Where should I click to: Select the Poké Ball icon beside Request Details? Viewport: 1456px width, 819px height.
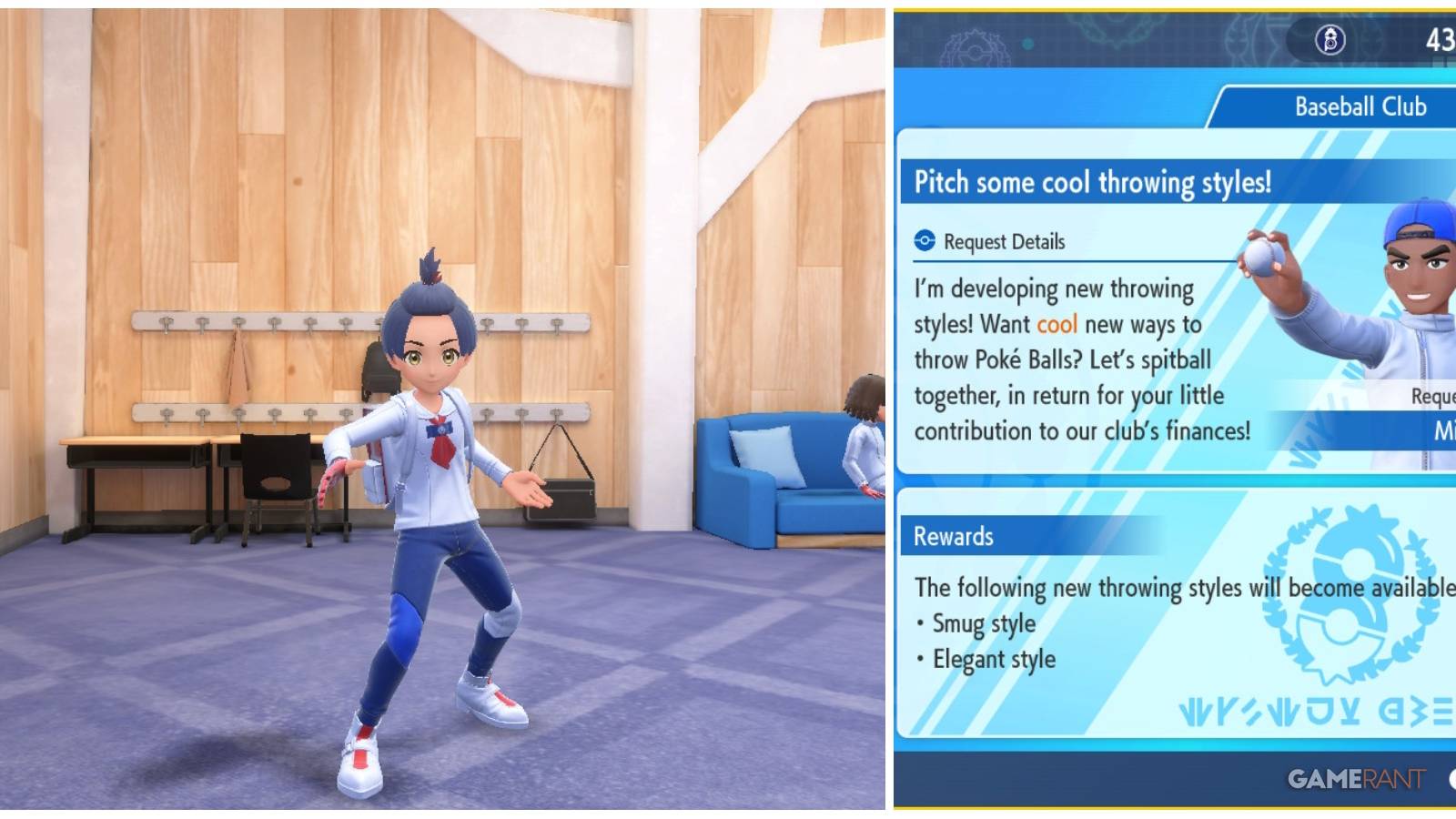[924, 242]
